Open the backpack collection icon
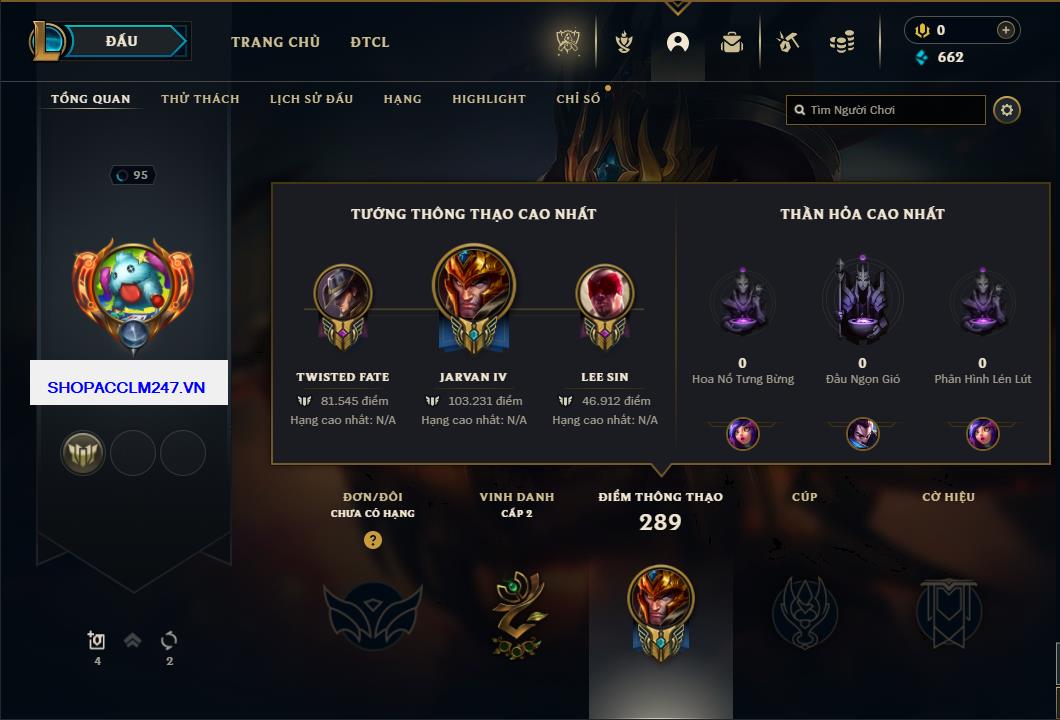This screenshot has height=720, width=1060. coord(732,43)
